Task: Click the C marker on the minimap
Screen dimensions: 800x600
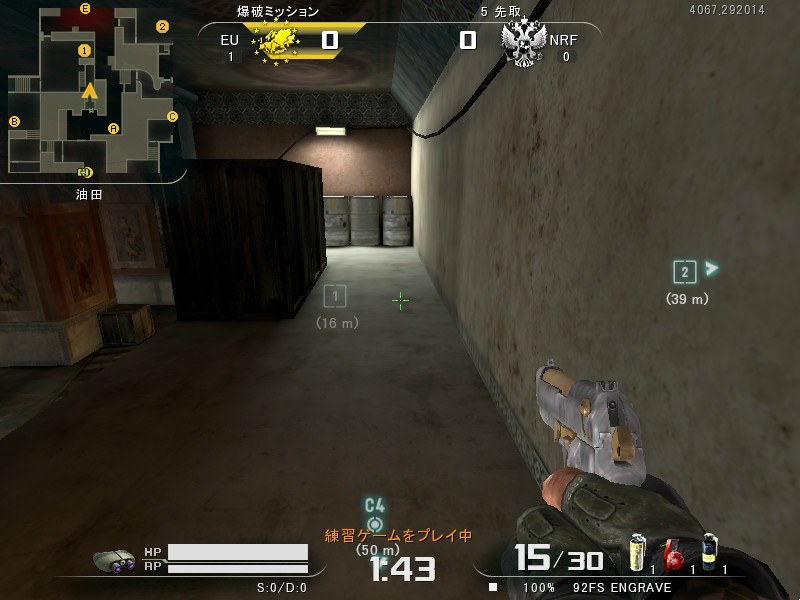Action: click(172, 116)
